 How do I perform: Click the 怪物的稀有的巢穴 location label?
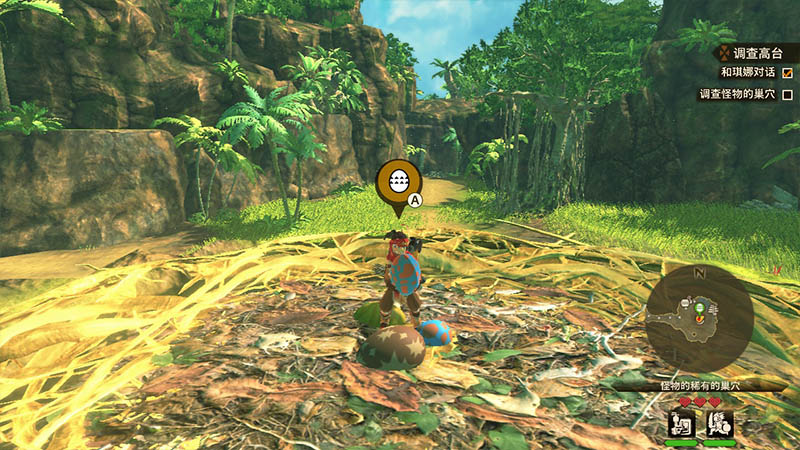(699, 385)
